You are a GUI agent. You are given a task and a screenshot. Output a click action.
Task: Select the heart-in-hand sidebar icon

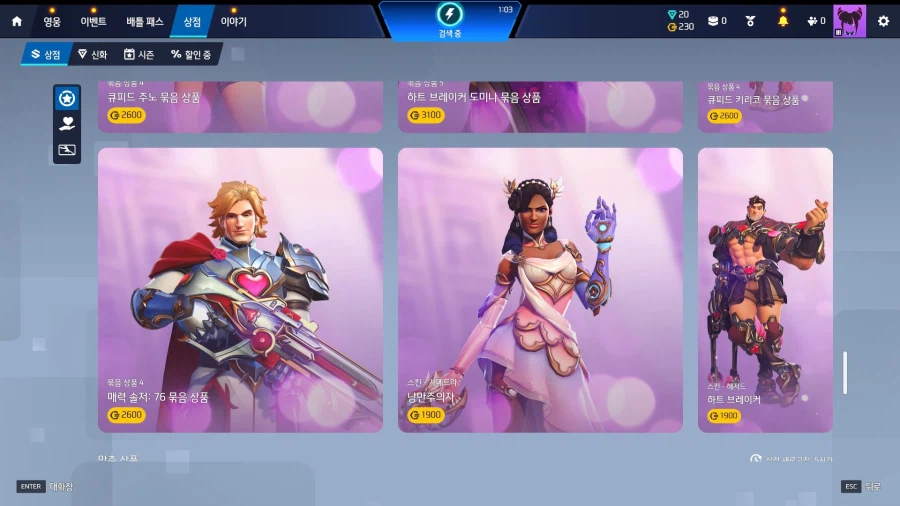67,124
